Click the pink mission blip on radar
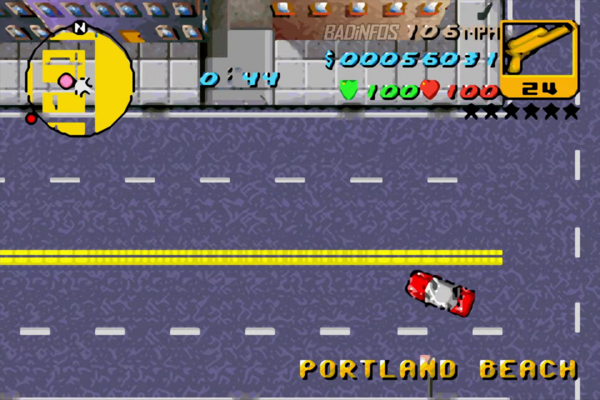 tap(66, 81)
